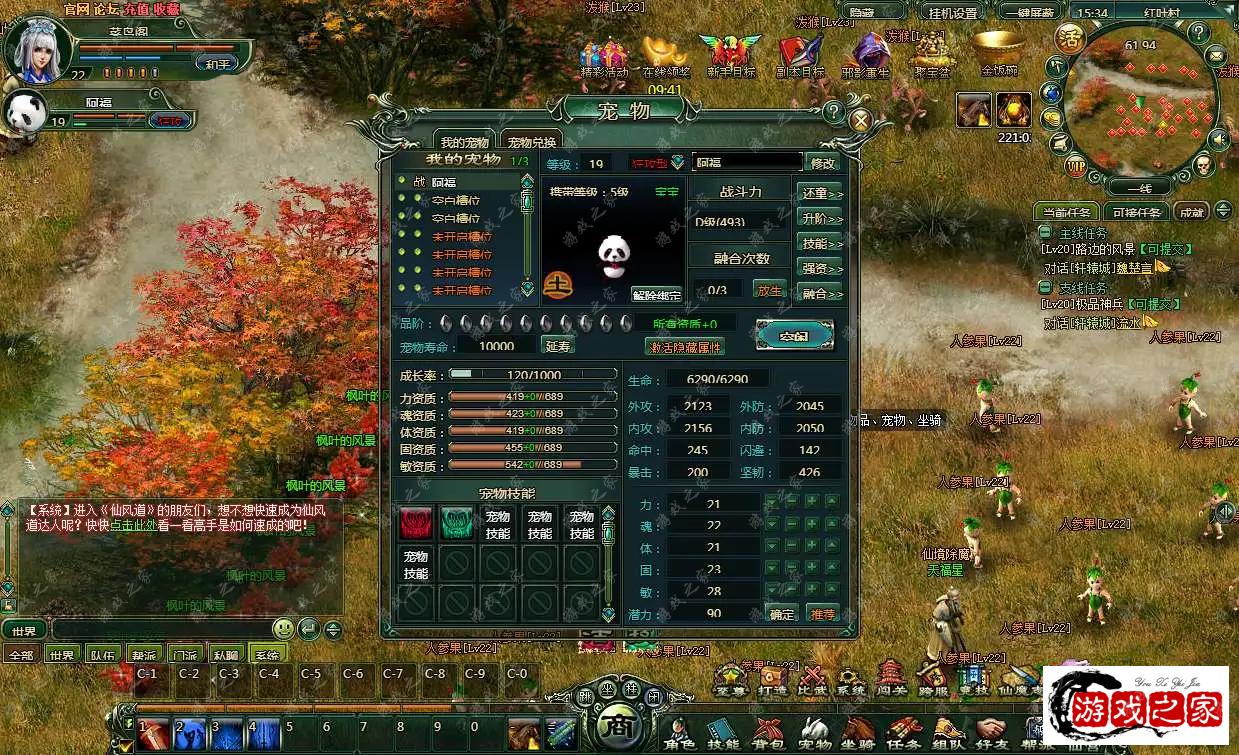Open the 背包 bag from bottom bar

768,733
